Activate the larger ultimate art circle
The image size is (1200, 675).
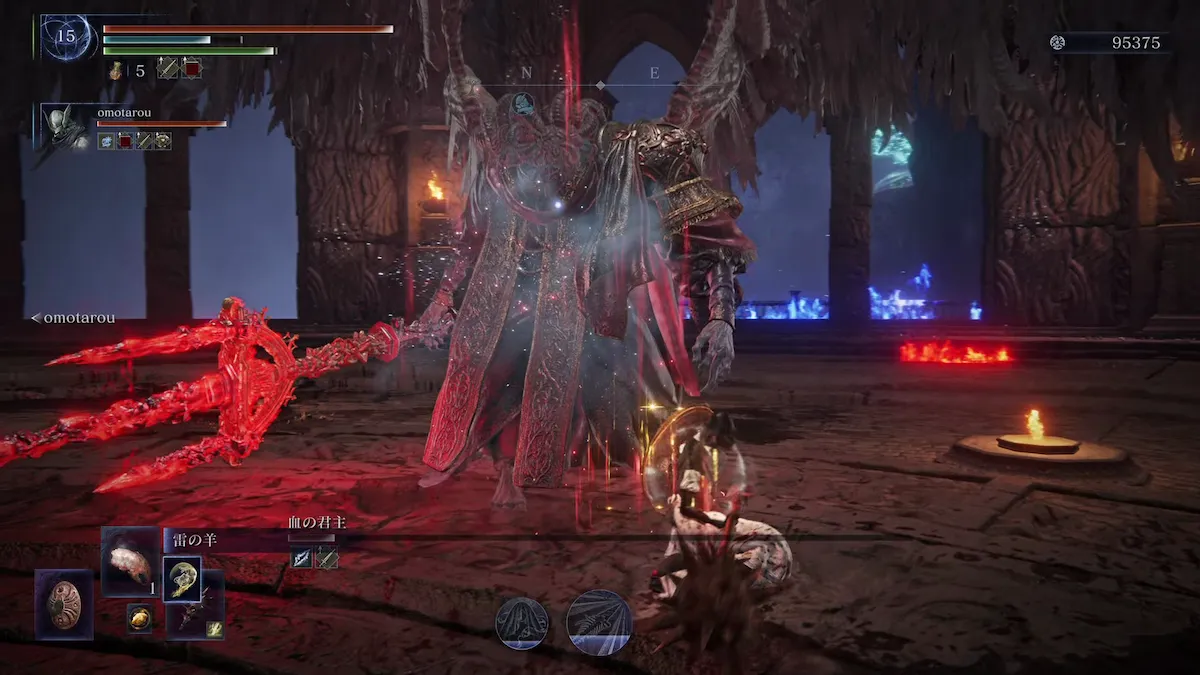(599, 623)
